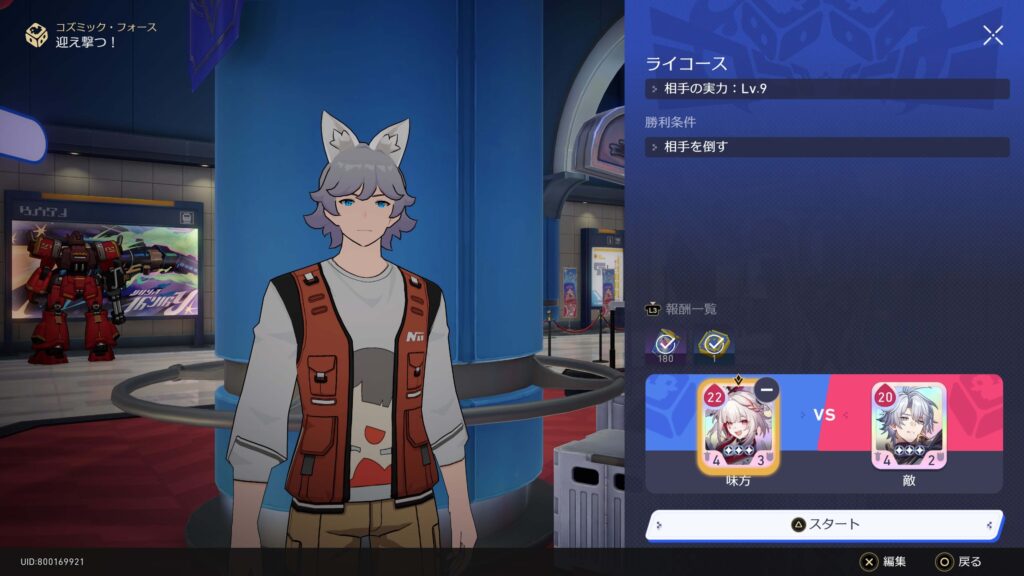The height and width of the screenshot is (576, 1024).
Task: Click the 編集 edit option
Action: [x=884, y=562]
